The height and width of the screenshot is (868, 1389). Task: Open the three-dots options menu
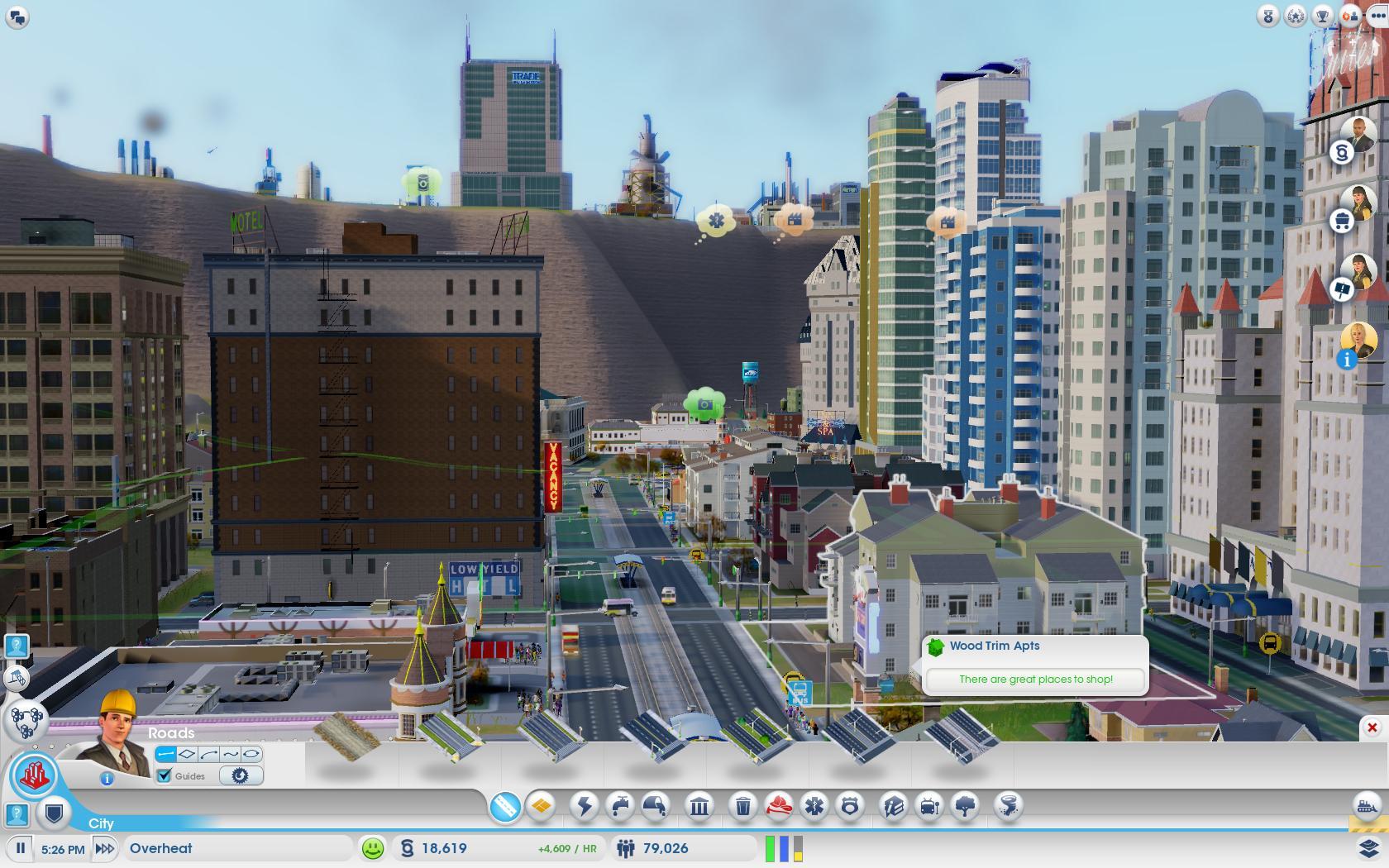1377,15
